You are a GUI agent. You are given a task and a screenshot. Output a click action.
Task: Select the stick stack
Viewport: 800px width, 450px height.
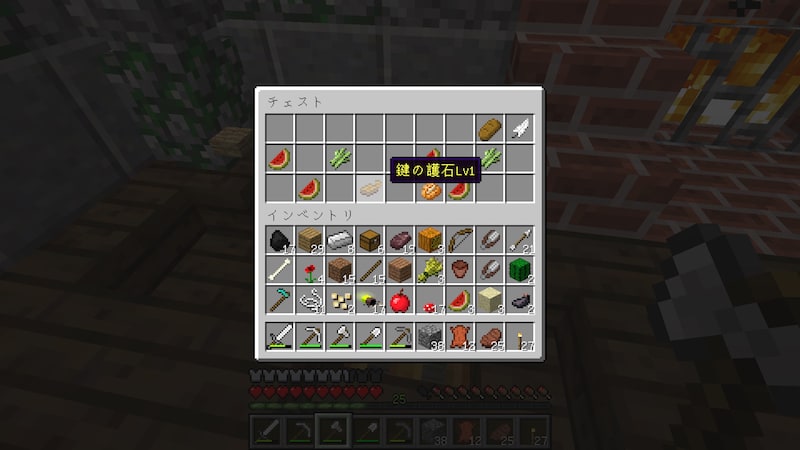point(370,270)
